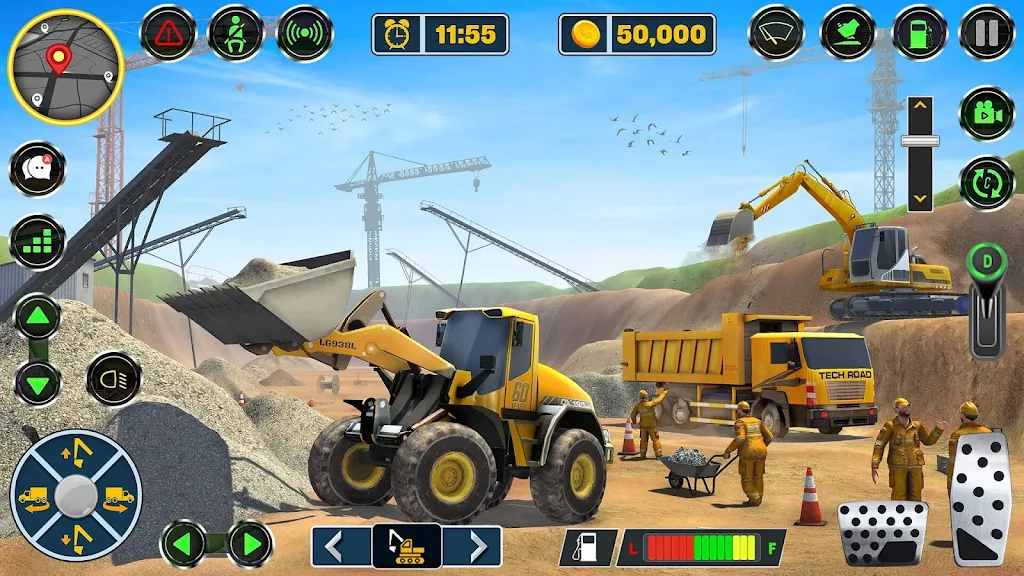Fasten the seatbelt using the green icon

pyautogui.click(x=236, y=33)
